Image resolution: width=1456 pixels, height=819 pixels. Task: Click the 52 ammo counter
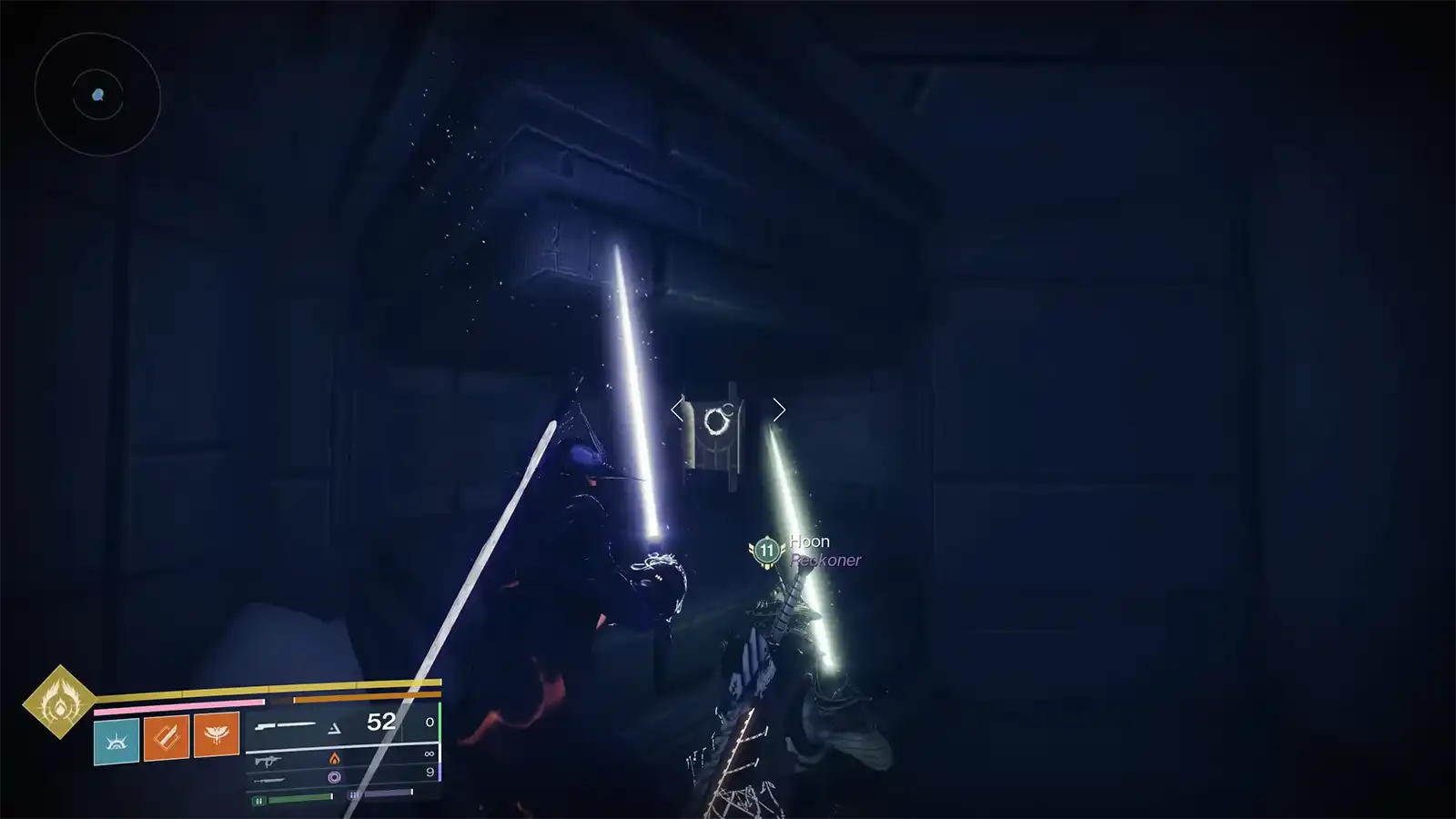(x=380, y=720)
